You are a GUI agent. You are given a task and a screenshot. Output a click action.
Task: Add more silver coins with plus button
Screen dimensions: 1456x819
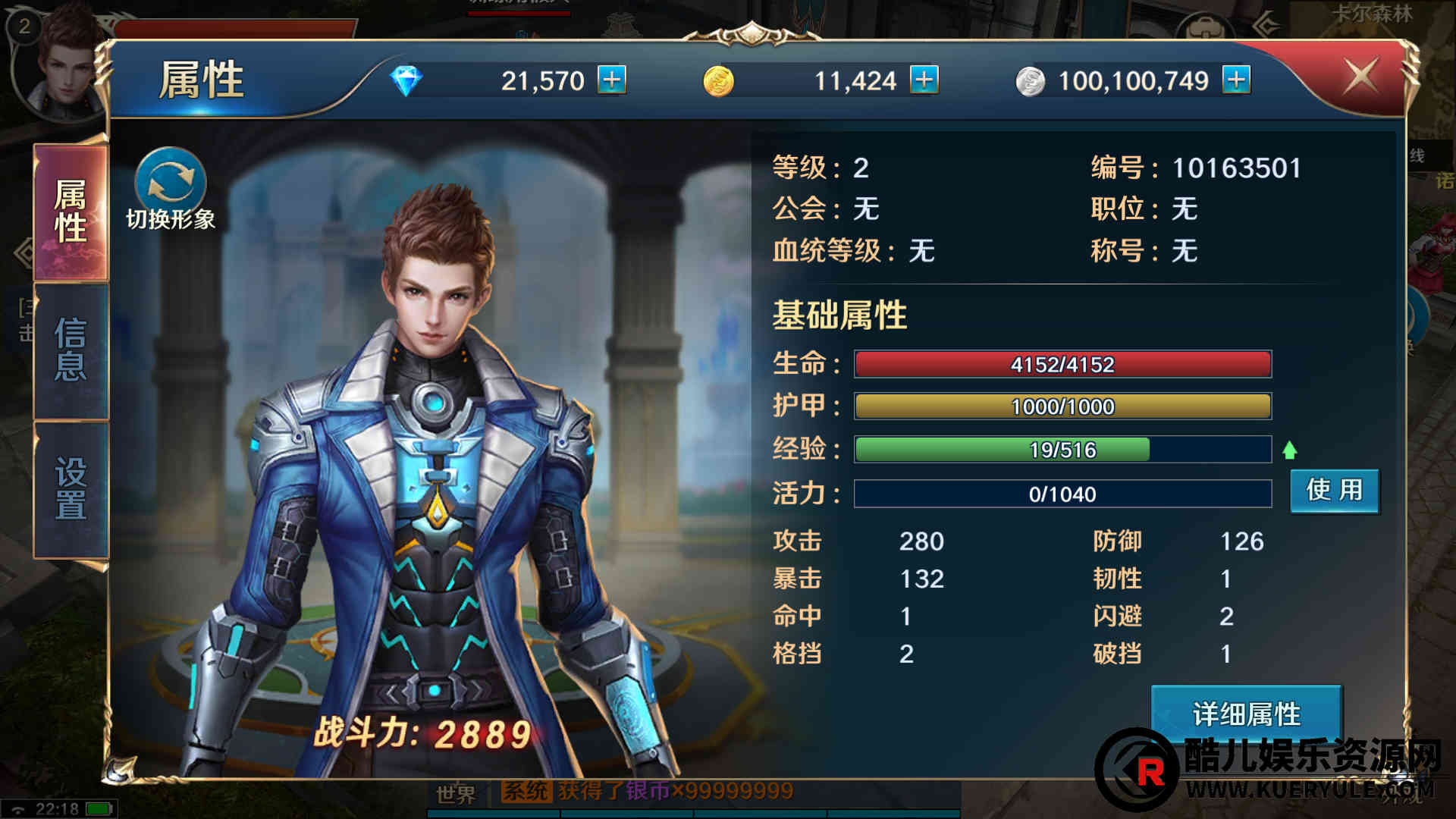click(x=1236, y=80)
